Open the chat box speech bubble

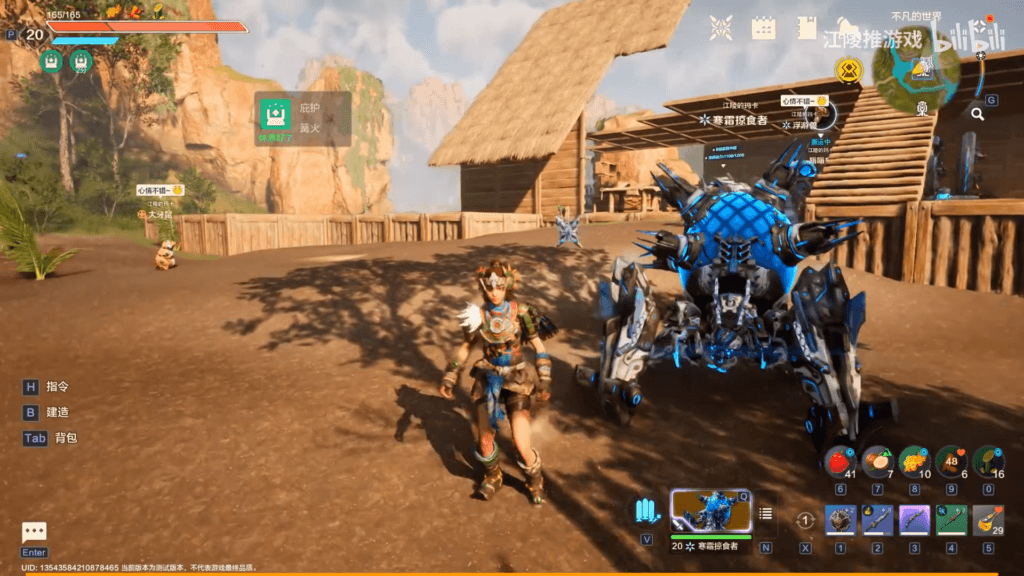click(34, 533)
